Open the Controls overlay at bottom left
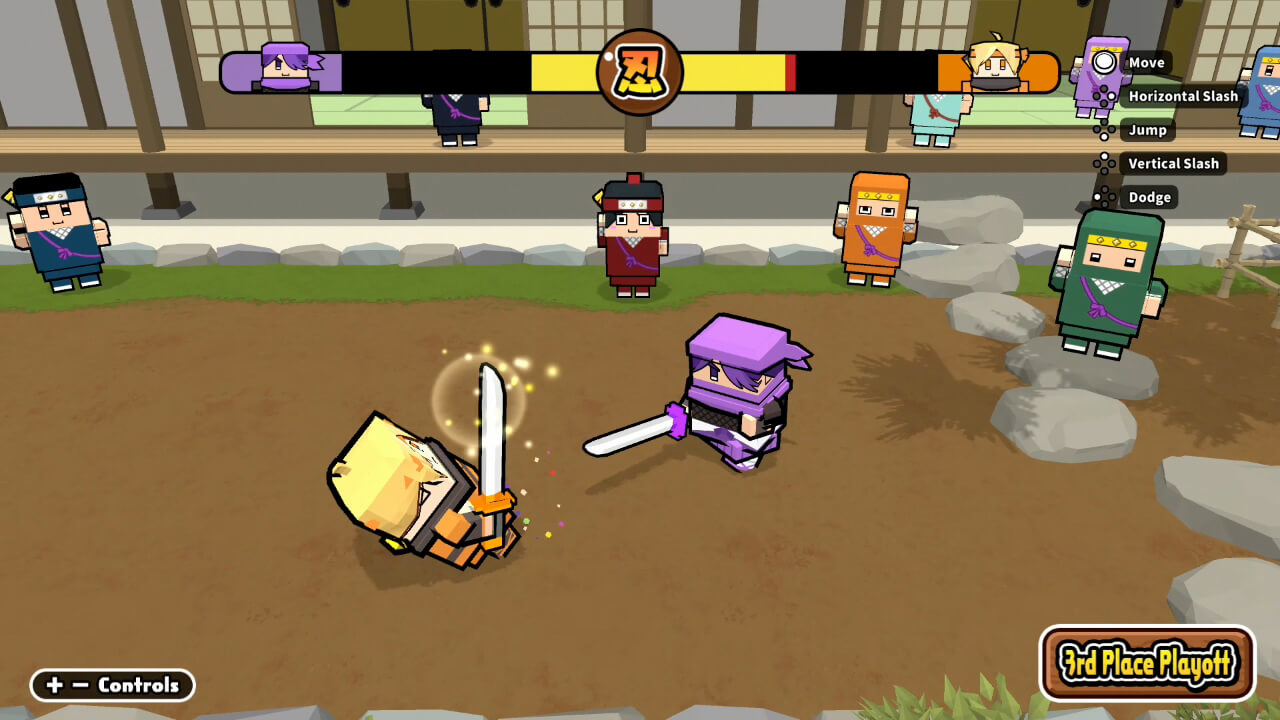1280x720 pixels. [x=140, y=686]
